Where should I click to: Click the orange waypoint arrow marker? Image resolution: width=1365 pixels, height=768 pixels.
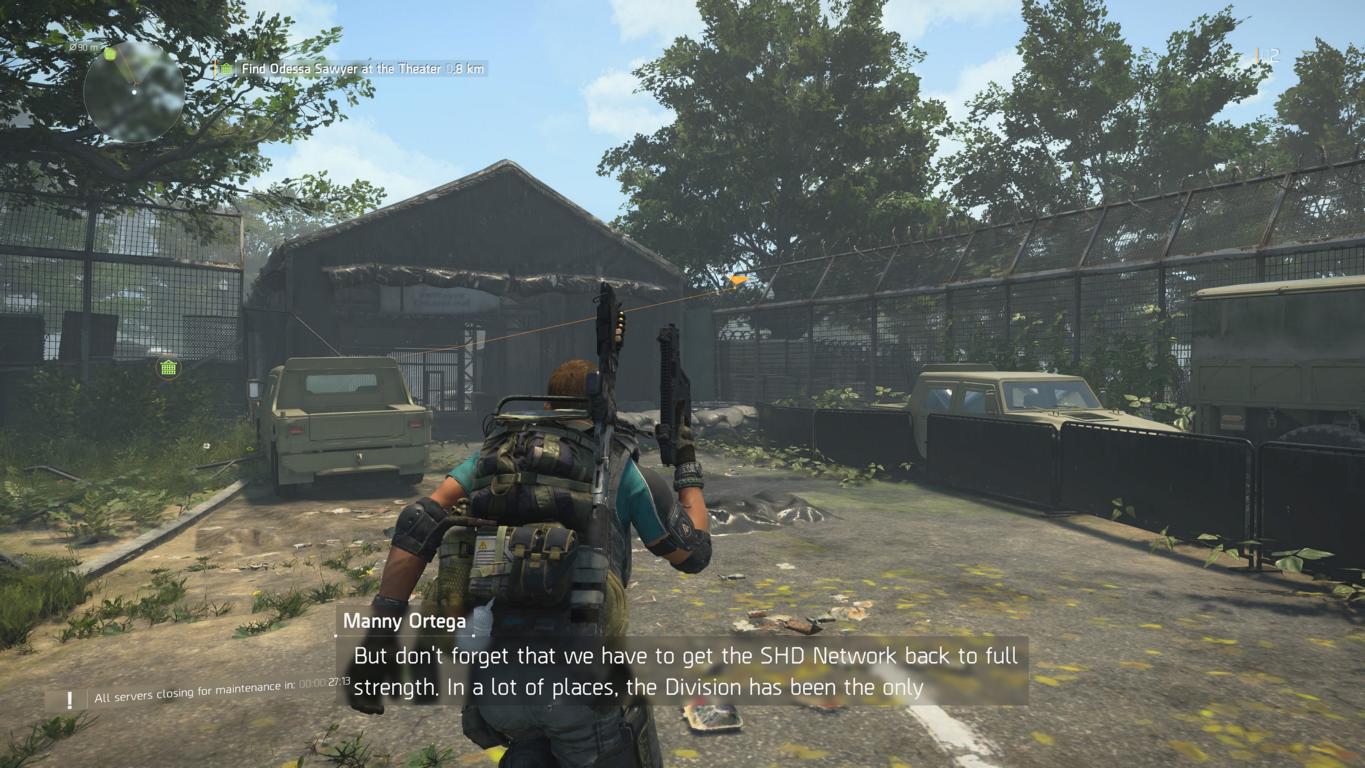[738, 280]
